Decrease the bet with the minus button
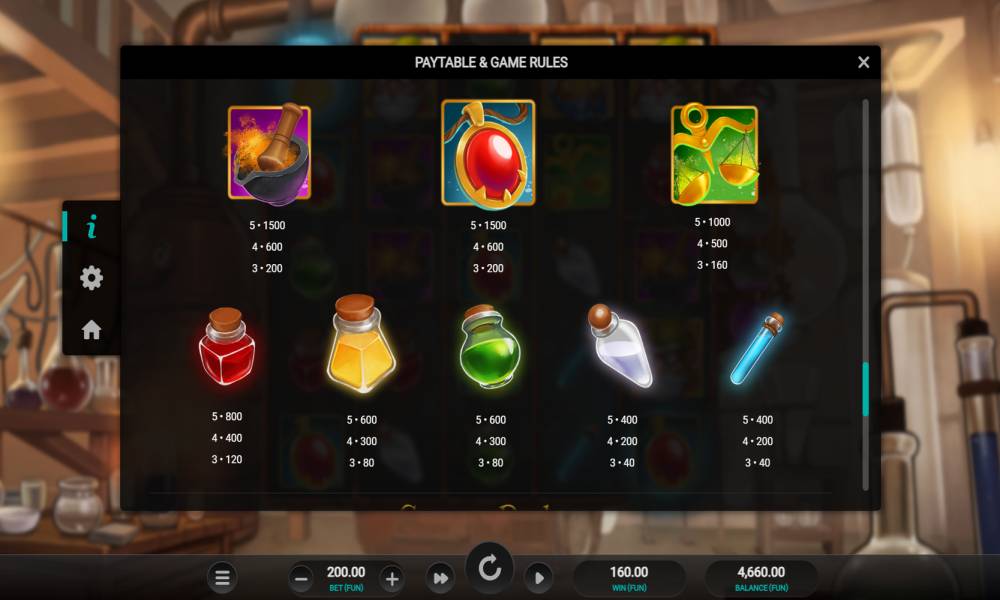1000x600 pixels. [x=301, y=577]
